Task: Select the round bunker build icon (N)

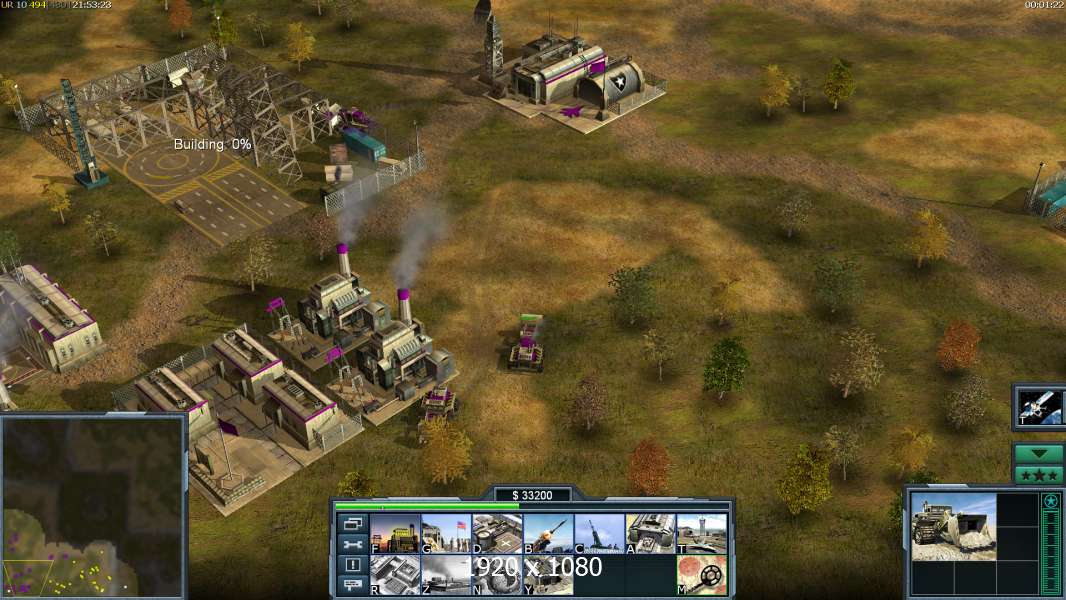Action: (x=497, y=575)
